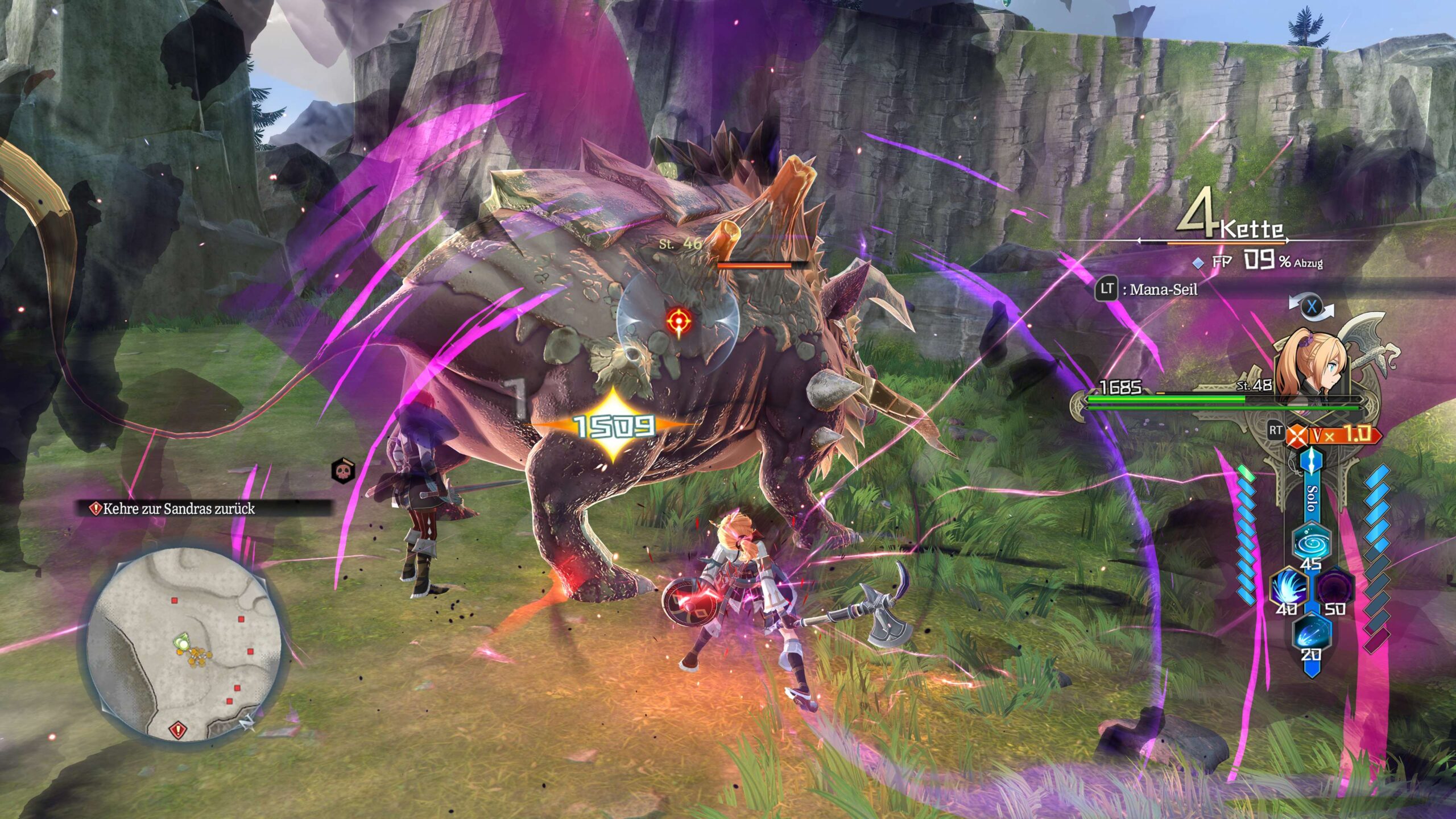Click the red target lock-on reticle
This screenshot has width=1456, height=819.
click(x=679, y=321)
